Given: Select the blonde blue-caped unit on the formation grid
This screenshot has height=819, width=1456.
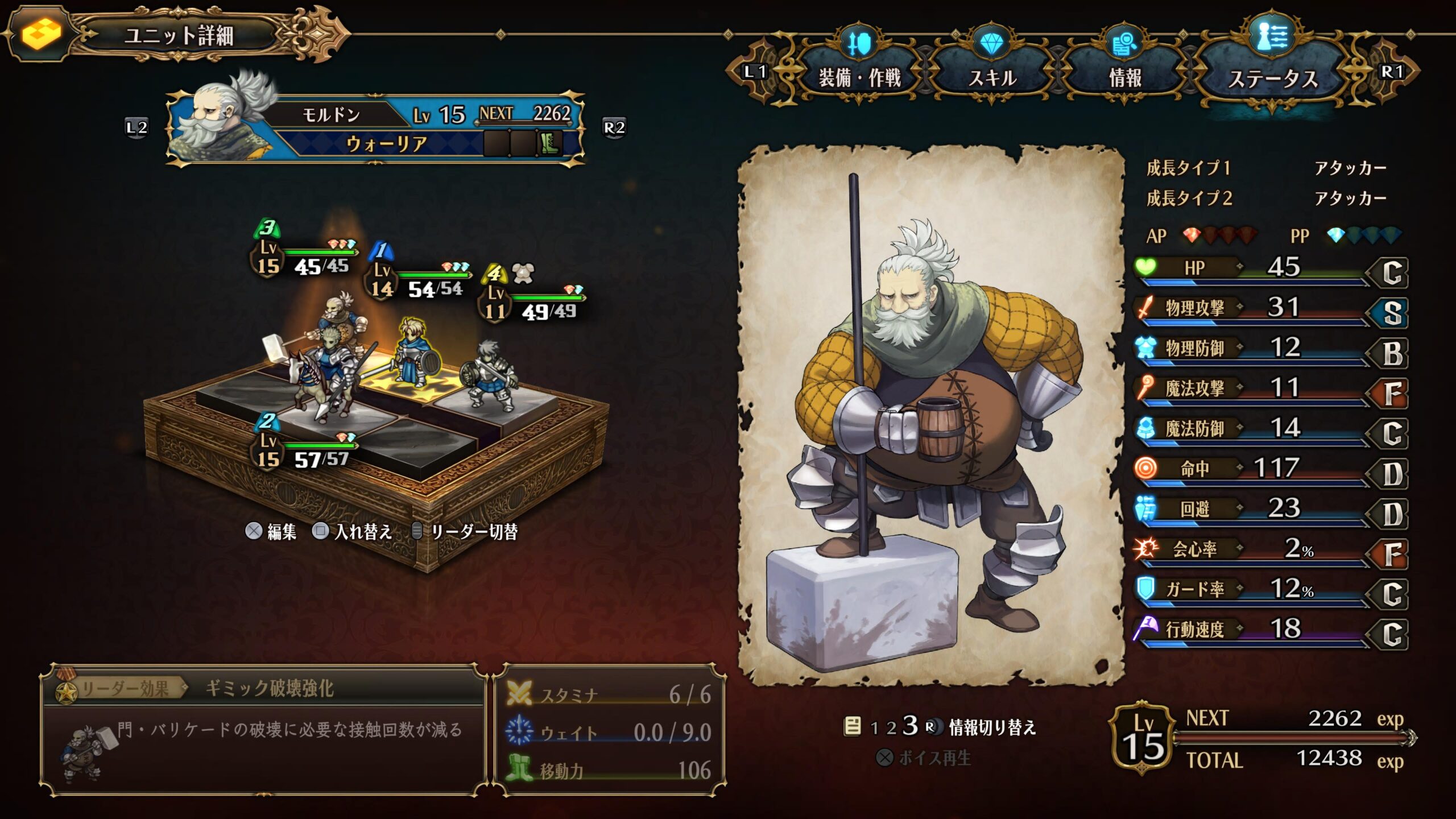Looking at the screenshot, I should coord(413,353).
